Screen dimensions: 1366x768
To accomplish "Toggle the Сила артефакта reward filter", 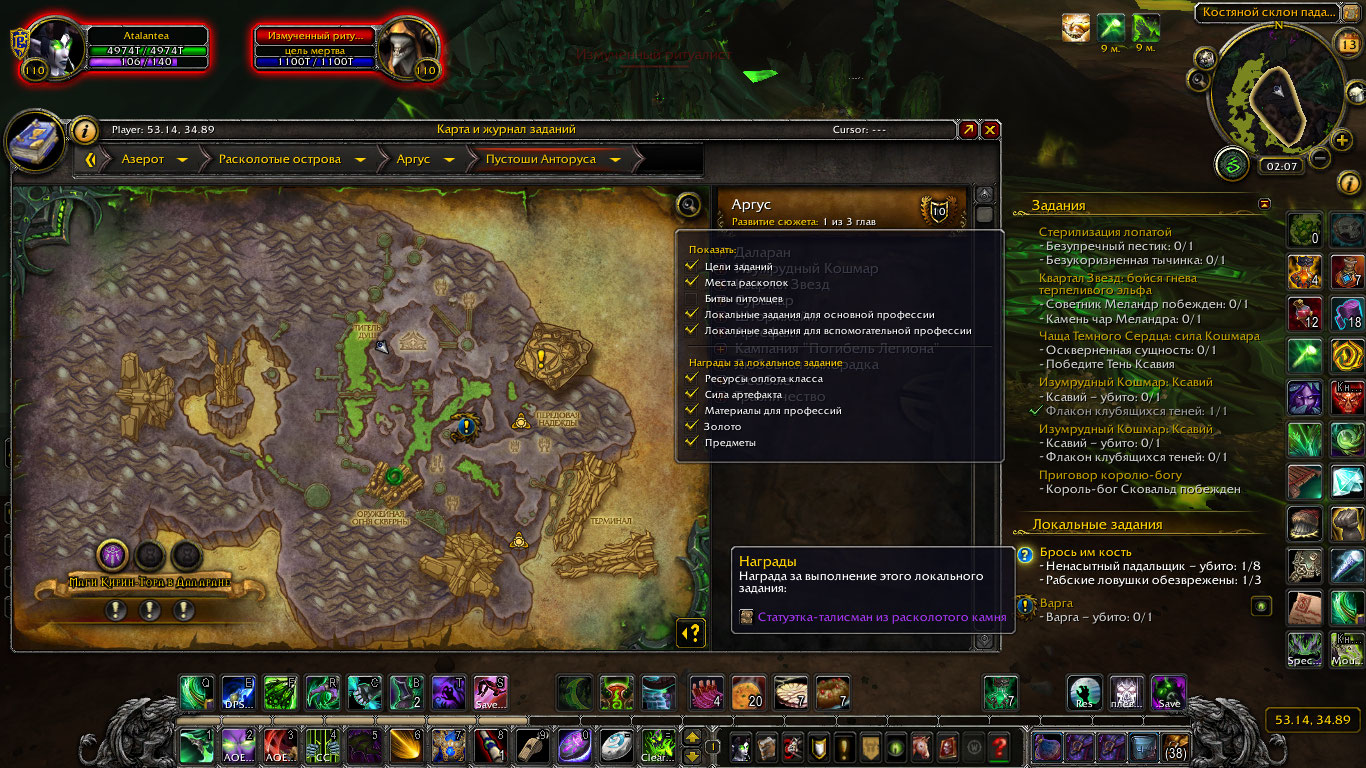I will 691,395.
